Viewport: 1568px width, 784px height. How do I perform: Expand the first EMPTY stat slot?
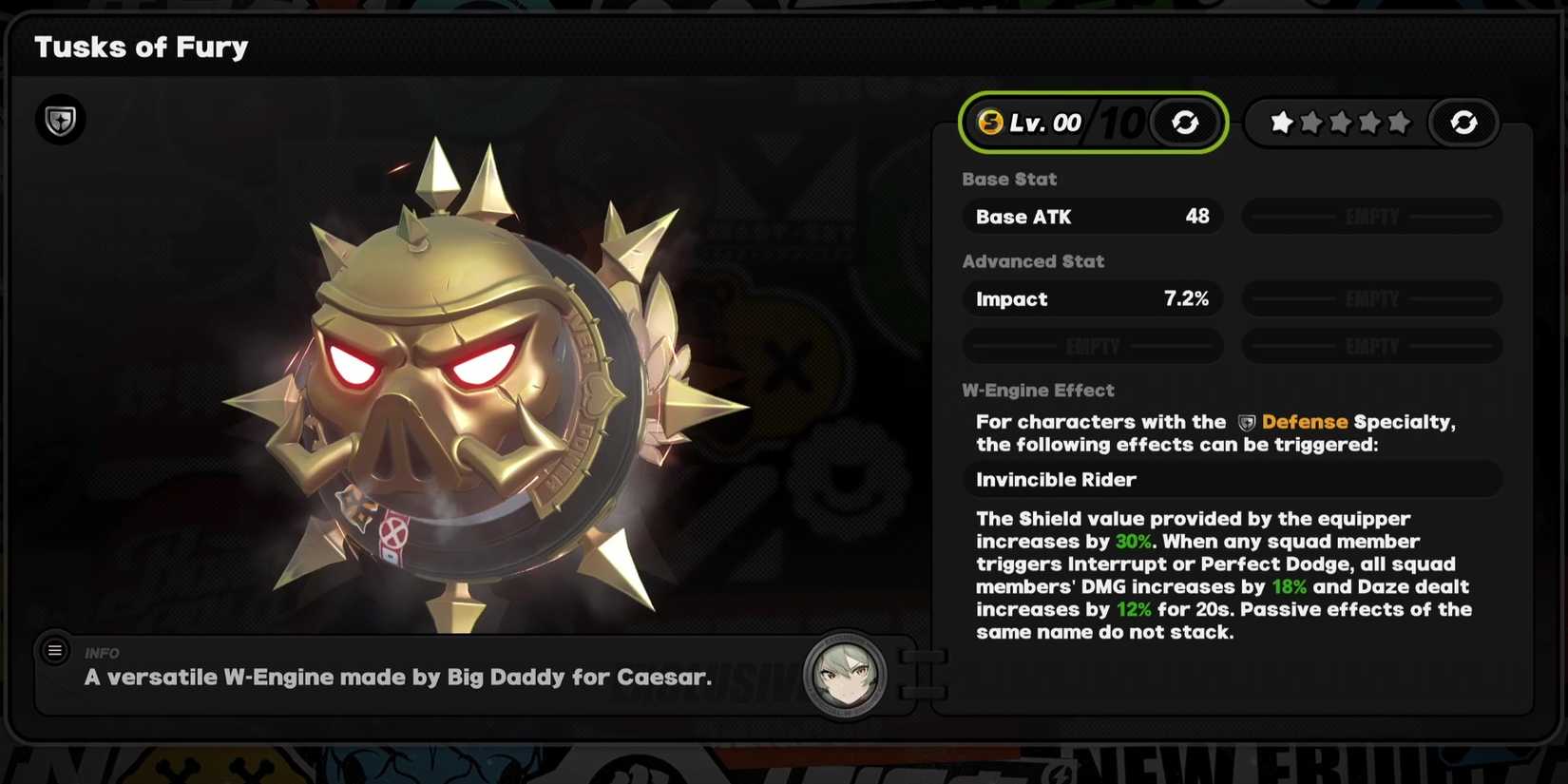[x=1371, y=217]
